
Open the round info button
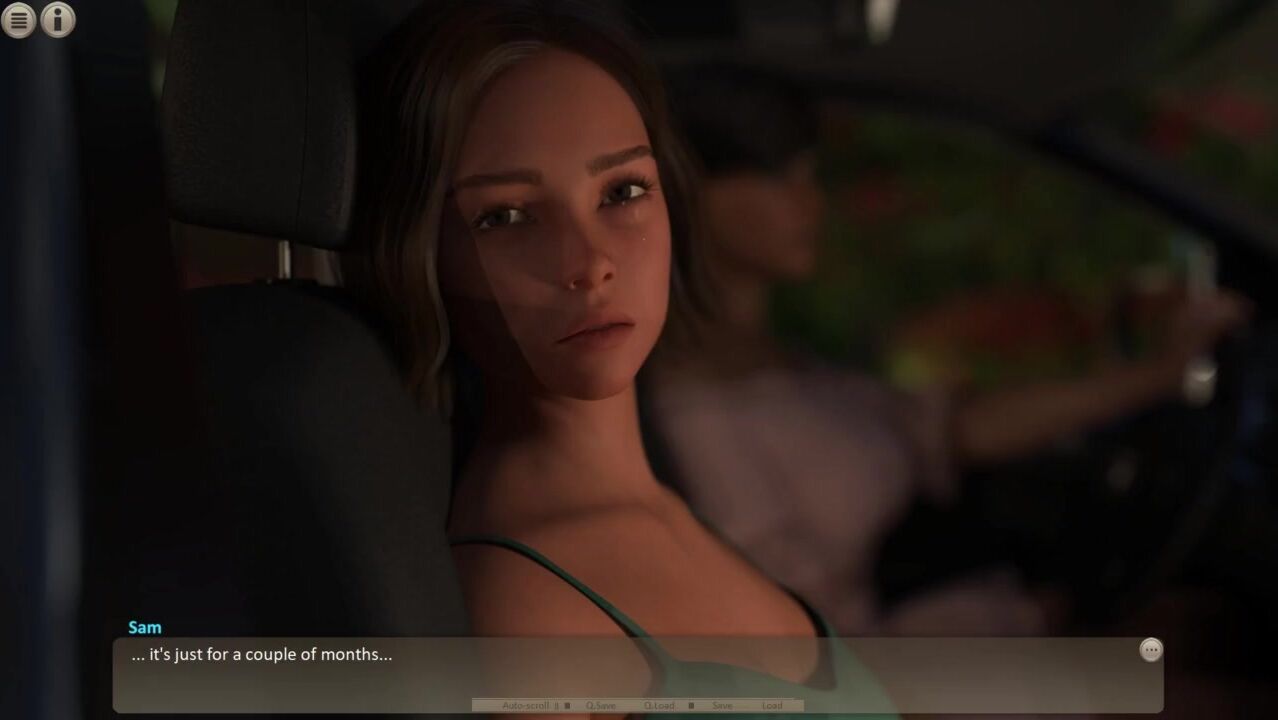coord(58,20)
